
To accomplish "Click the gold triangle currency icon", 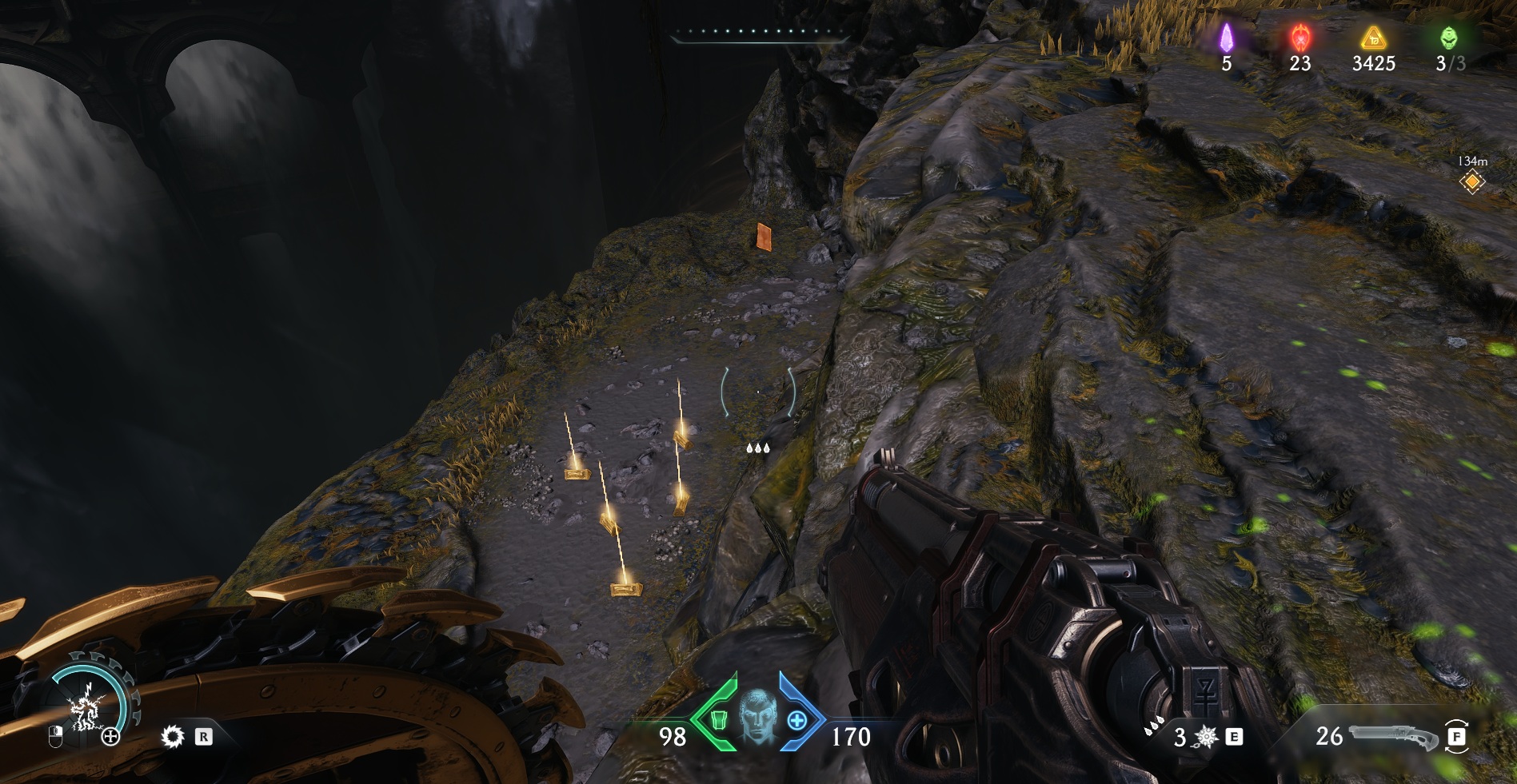I will (1373, 38).
